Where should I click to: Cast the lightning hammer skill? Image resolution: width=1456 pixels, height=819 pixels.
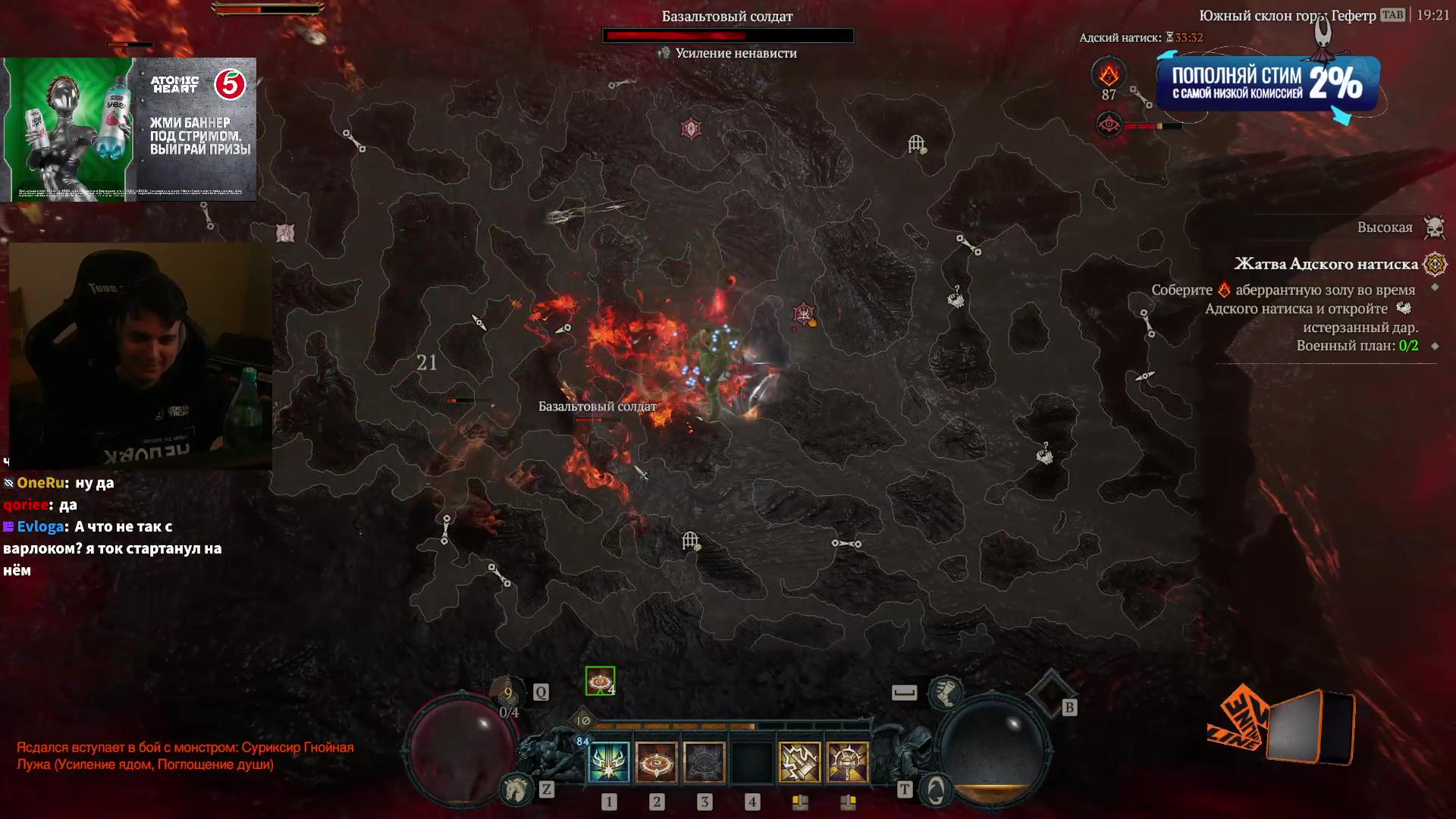coord(799,762)
